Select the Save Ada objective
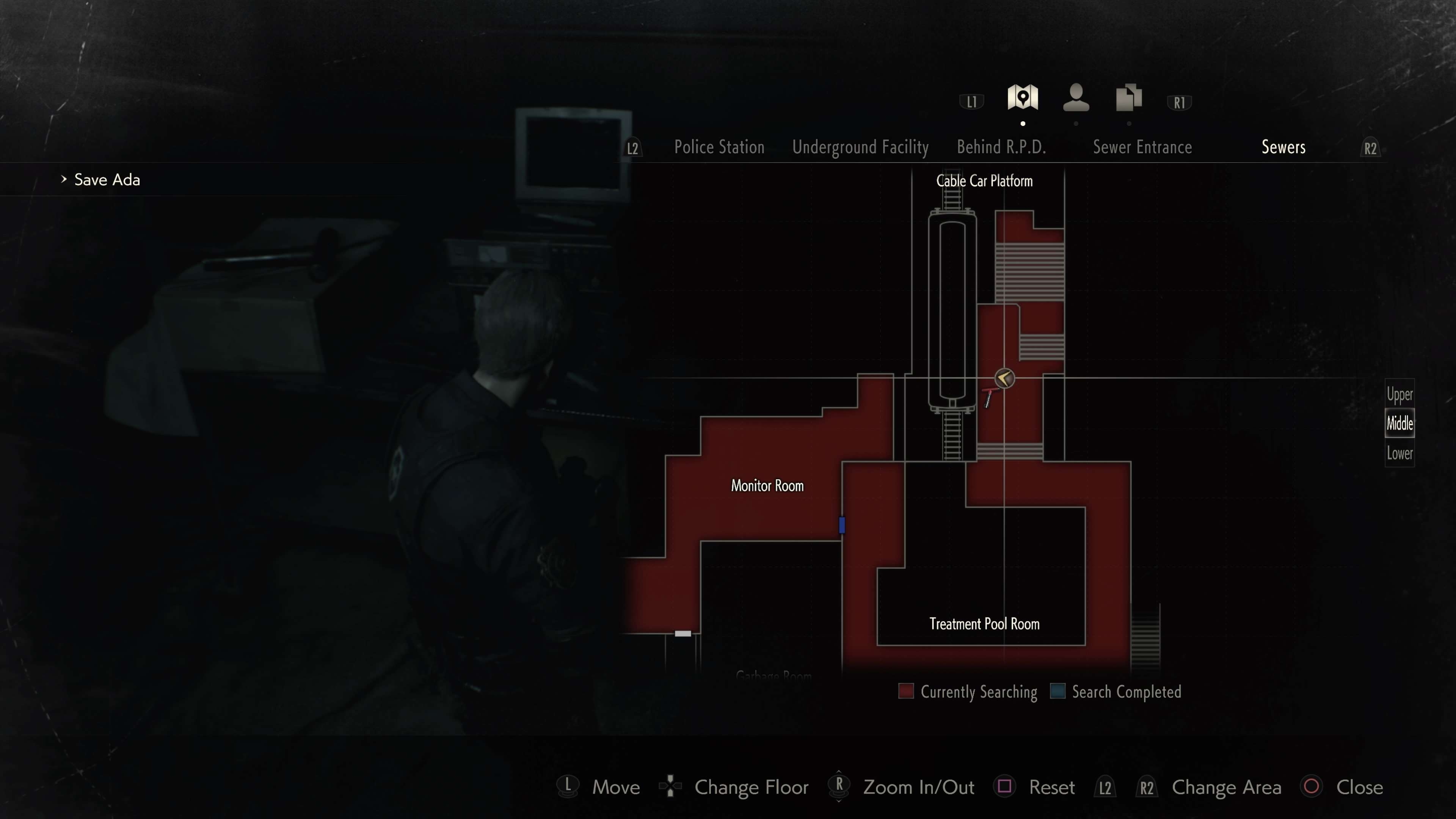This screenshot has width=1456, height=819. 107,180
